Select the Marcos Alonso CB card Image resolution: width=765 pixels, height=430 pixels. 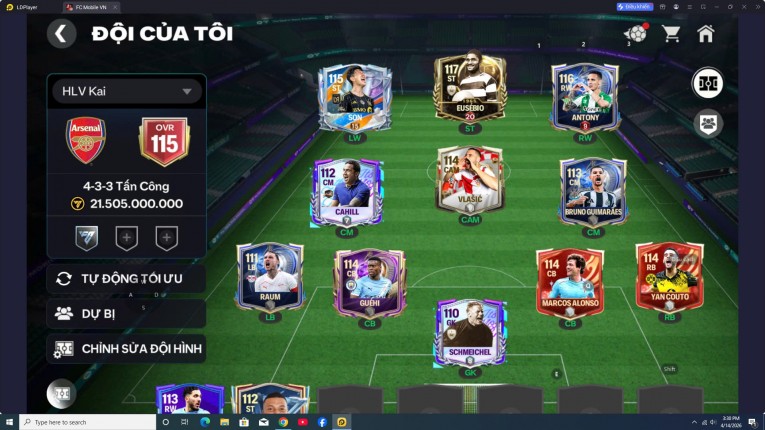tap(570, 283)
